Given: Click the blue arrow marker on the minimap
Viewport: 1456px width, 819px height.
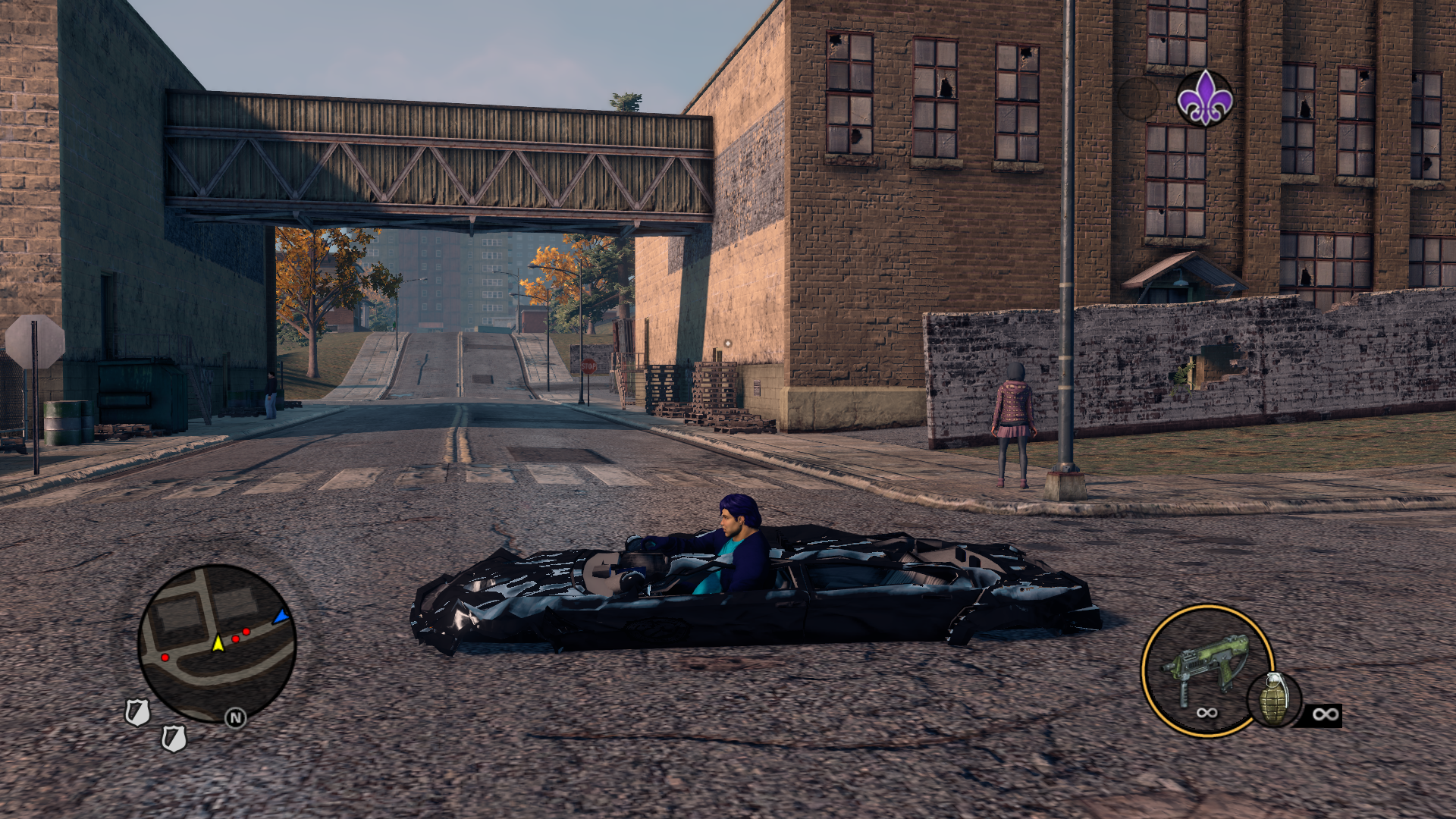Looking at the screenshot, I should point(281,617).
